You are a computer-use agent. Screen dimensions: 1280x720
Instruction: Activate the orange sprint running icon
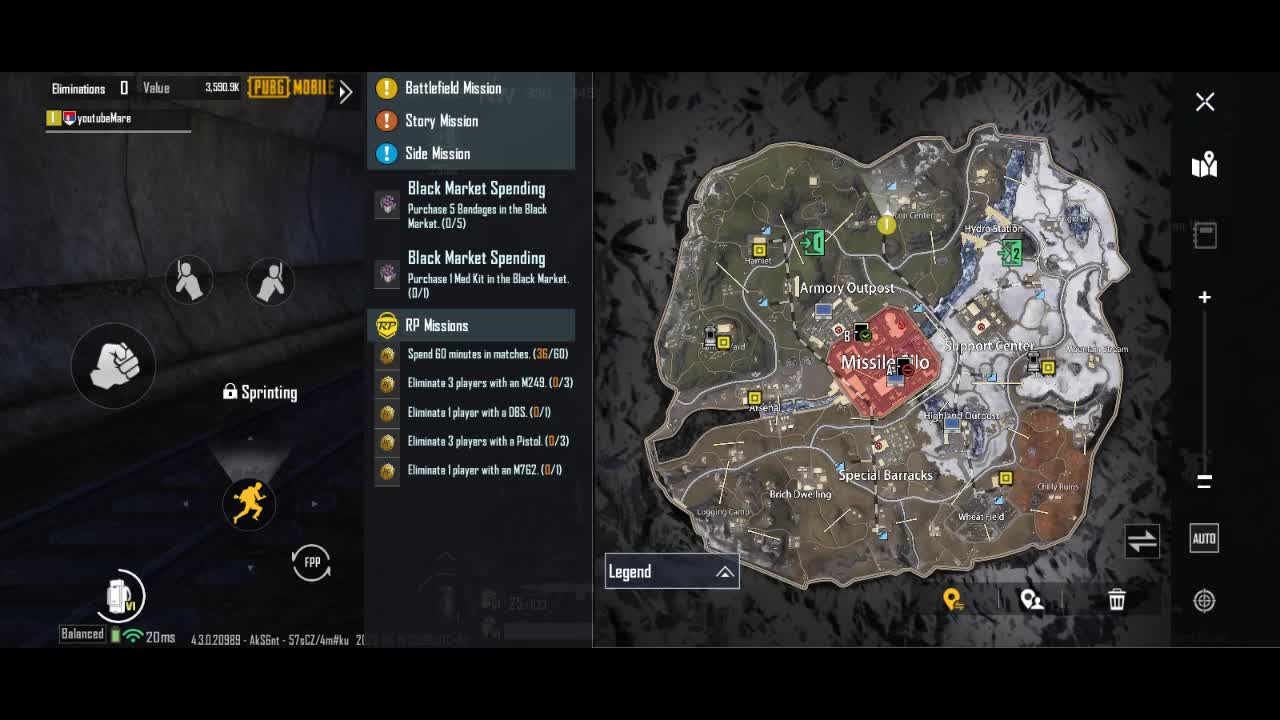click(248, 502)
